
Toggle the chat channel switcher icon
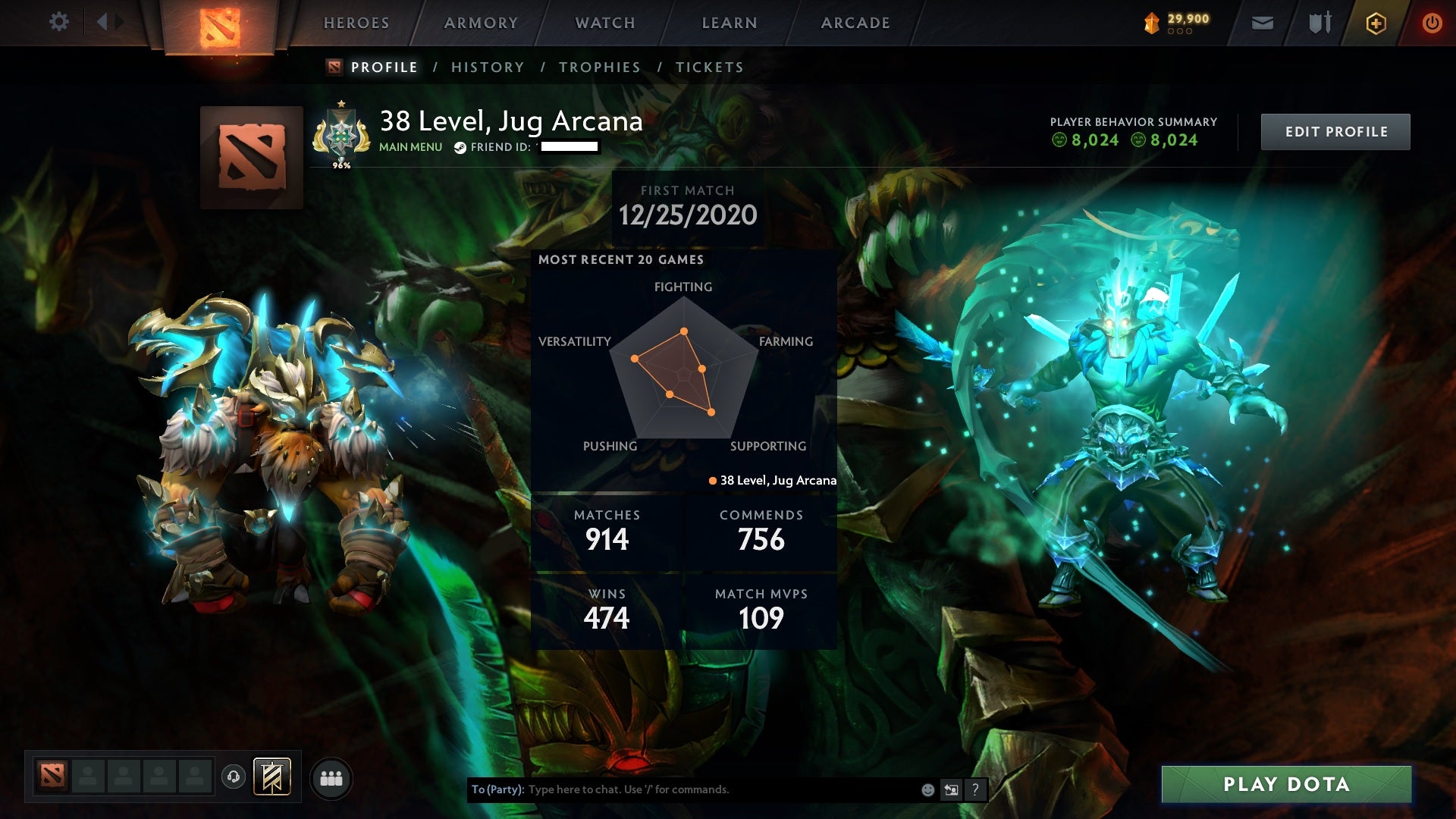(950, 789)
